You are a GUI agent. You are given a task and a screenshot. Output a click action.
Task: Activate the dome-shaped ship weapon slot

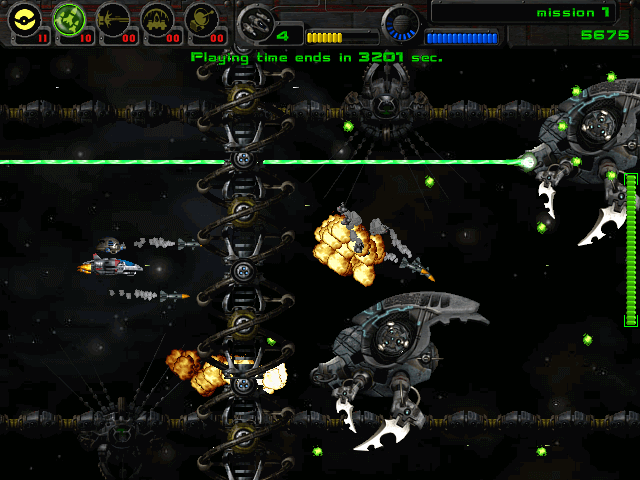pos(157,20)
